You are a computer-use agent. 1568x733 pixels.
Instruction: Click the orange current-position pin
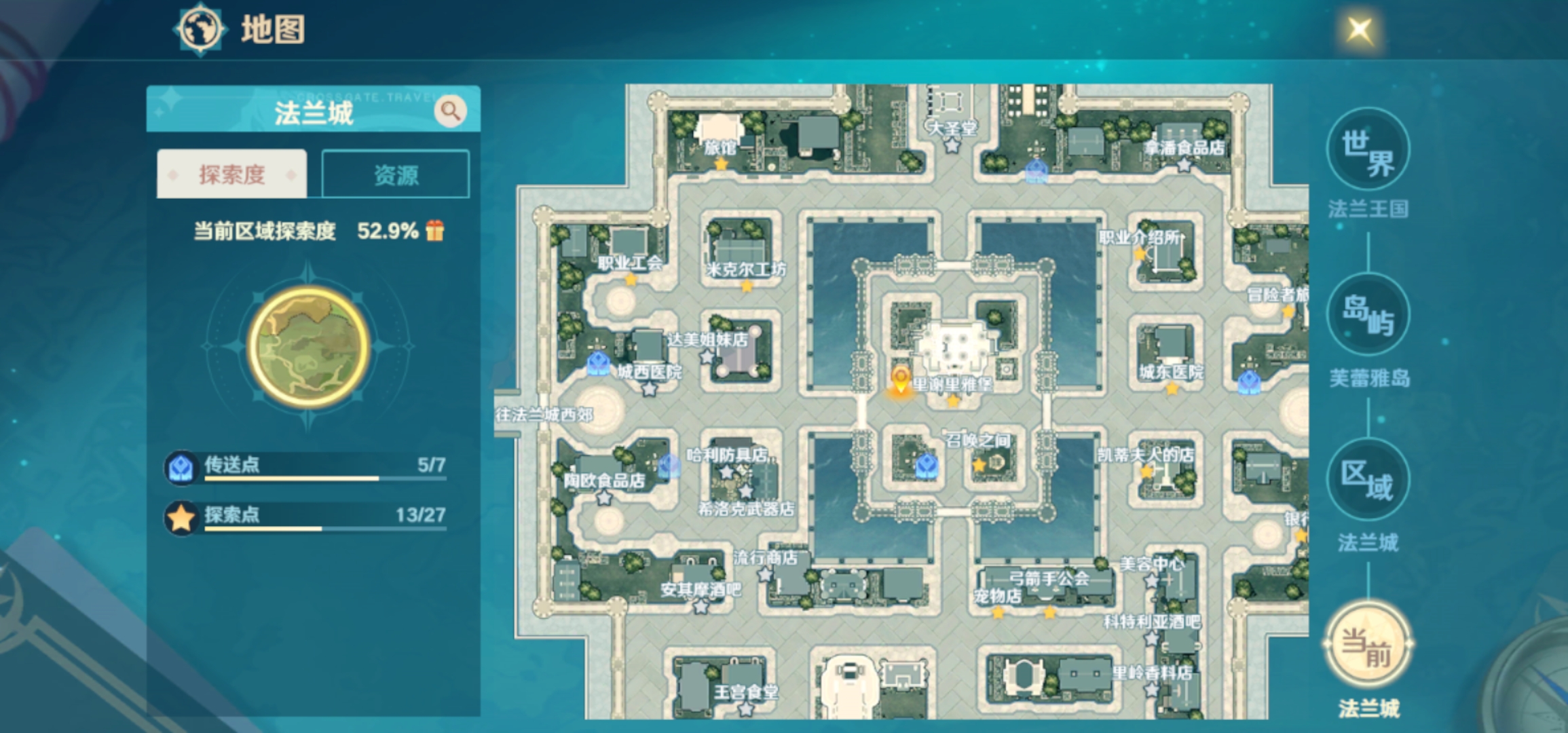pos(900,381)
